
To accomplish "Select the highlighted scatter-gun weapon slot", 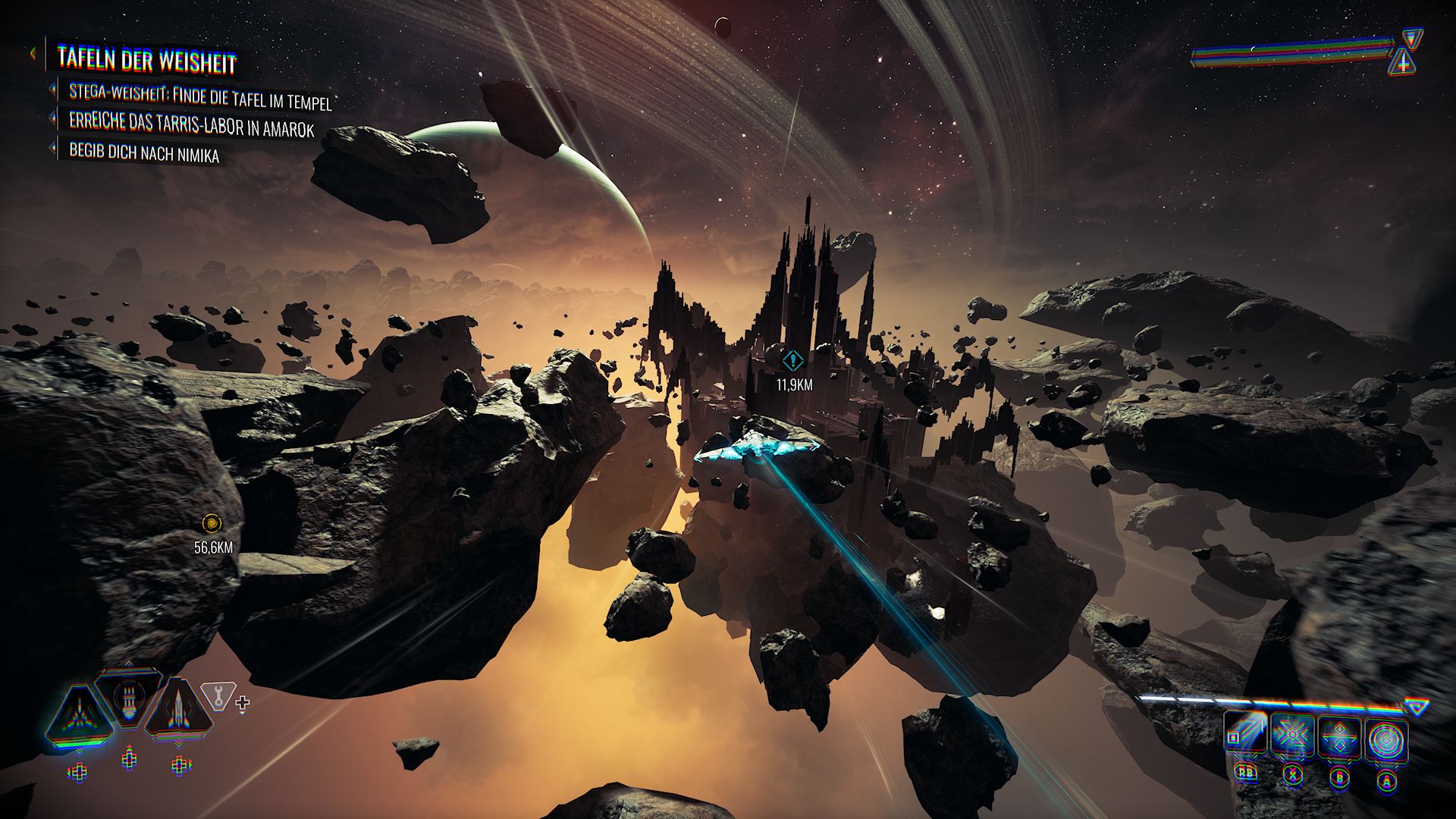I will [x=80, y=714].
